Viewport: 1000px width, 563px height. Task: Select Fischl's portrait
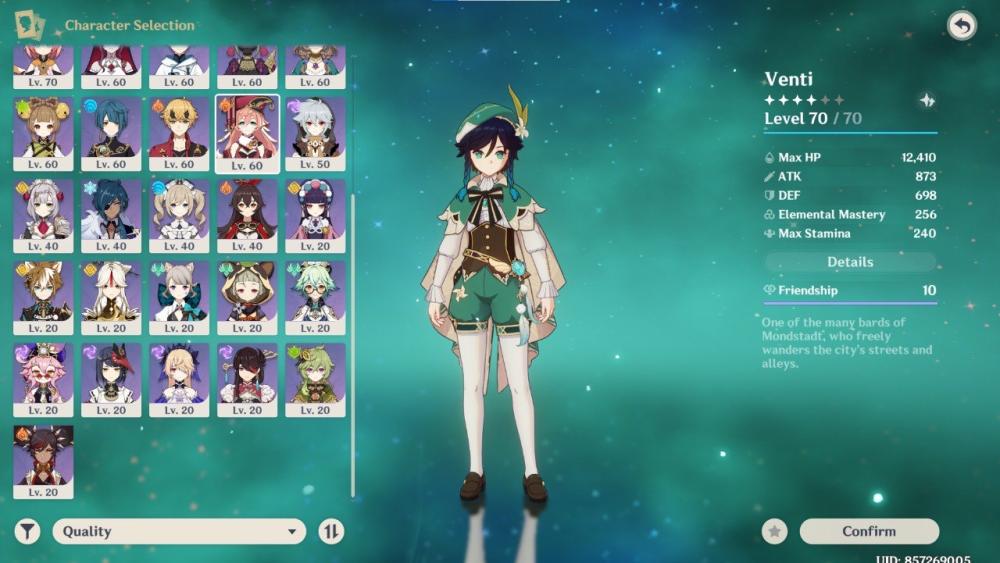[x=179, y=379]
